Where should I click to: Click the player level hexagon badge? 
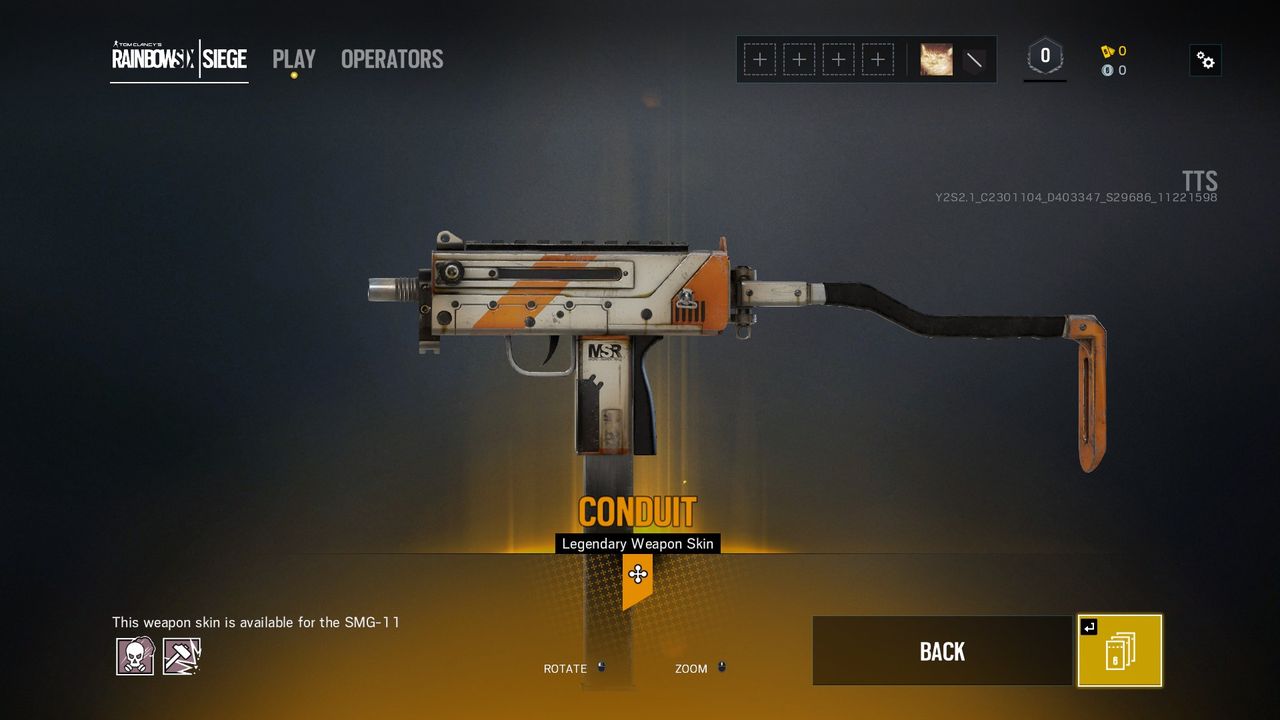(1044, 57)
